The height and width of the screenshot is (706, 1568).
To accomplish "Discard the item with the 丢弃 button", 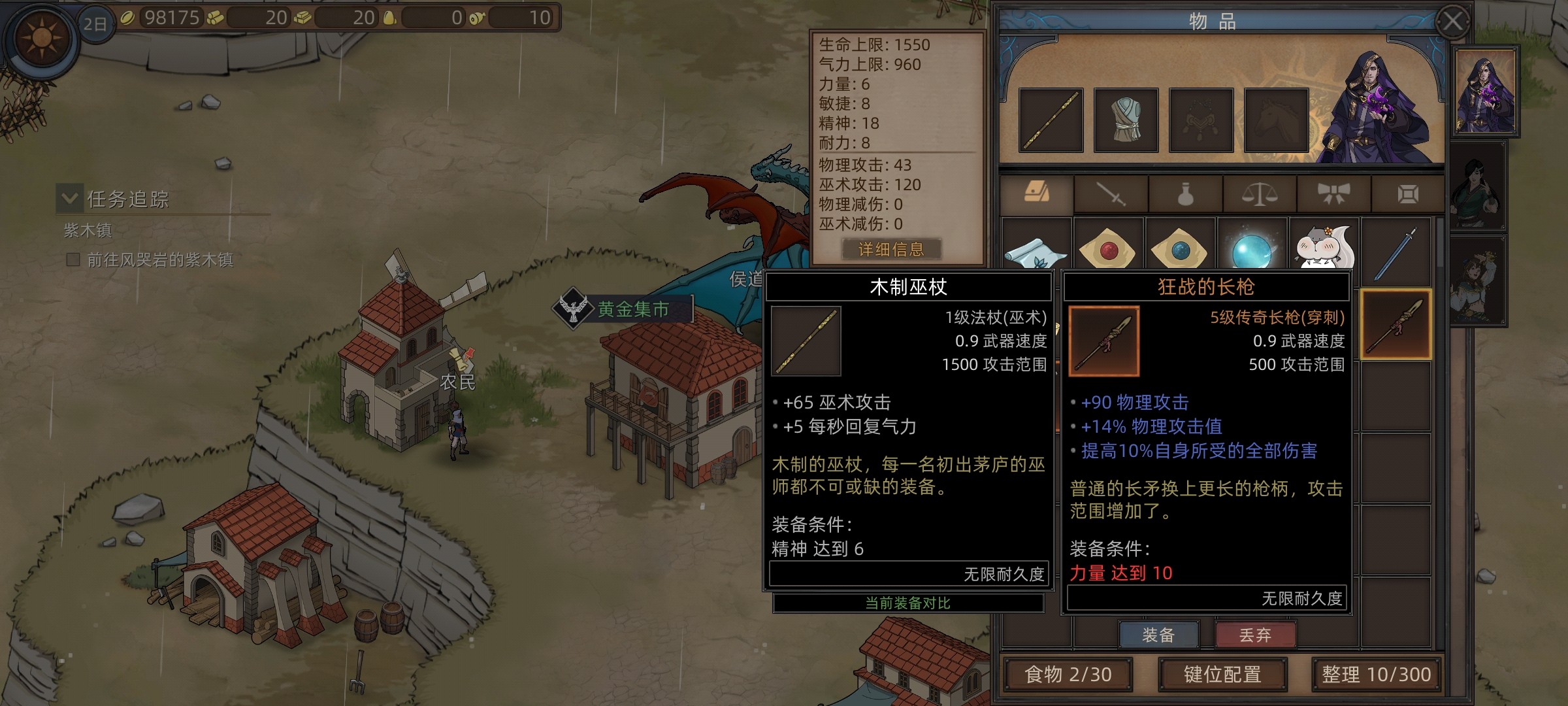I will (x=1254, y=635).
